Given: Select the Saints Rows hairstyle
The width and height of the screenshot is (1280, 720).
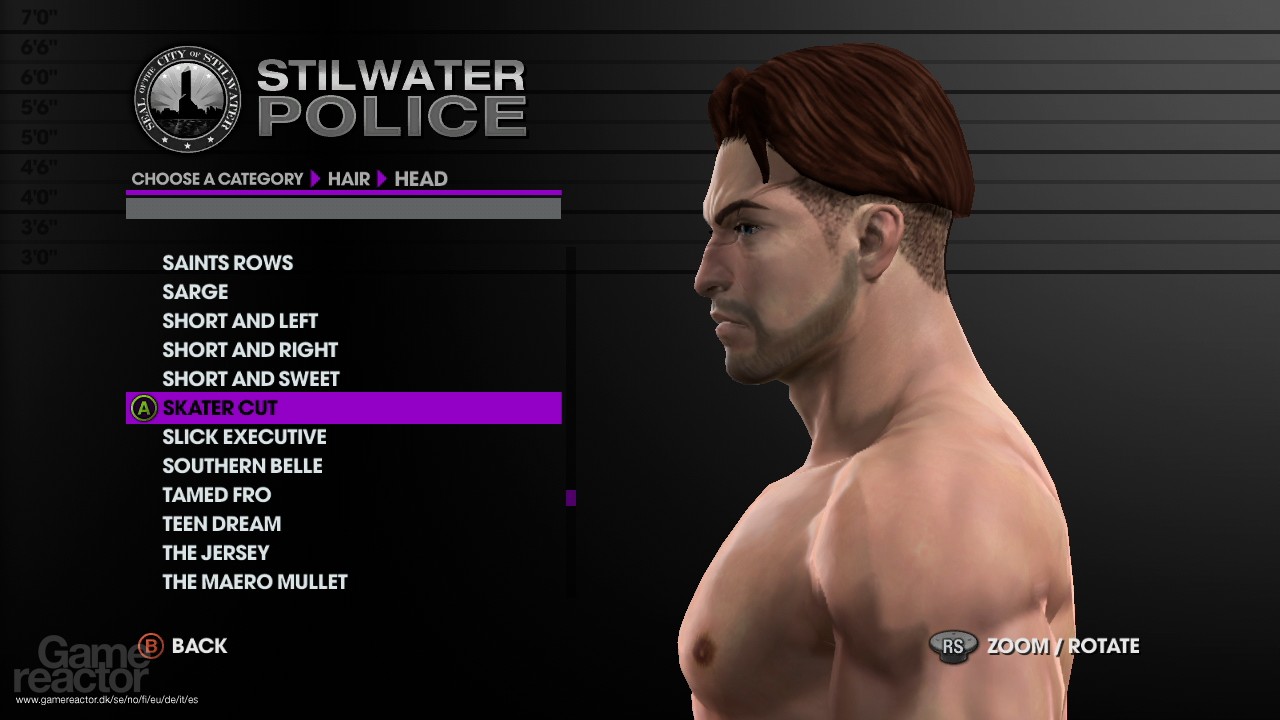Looking at the screenshot, I should click(x=227, y=263).
